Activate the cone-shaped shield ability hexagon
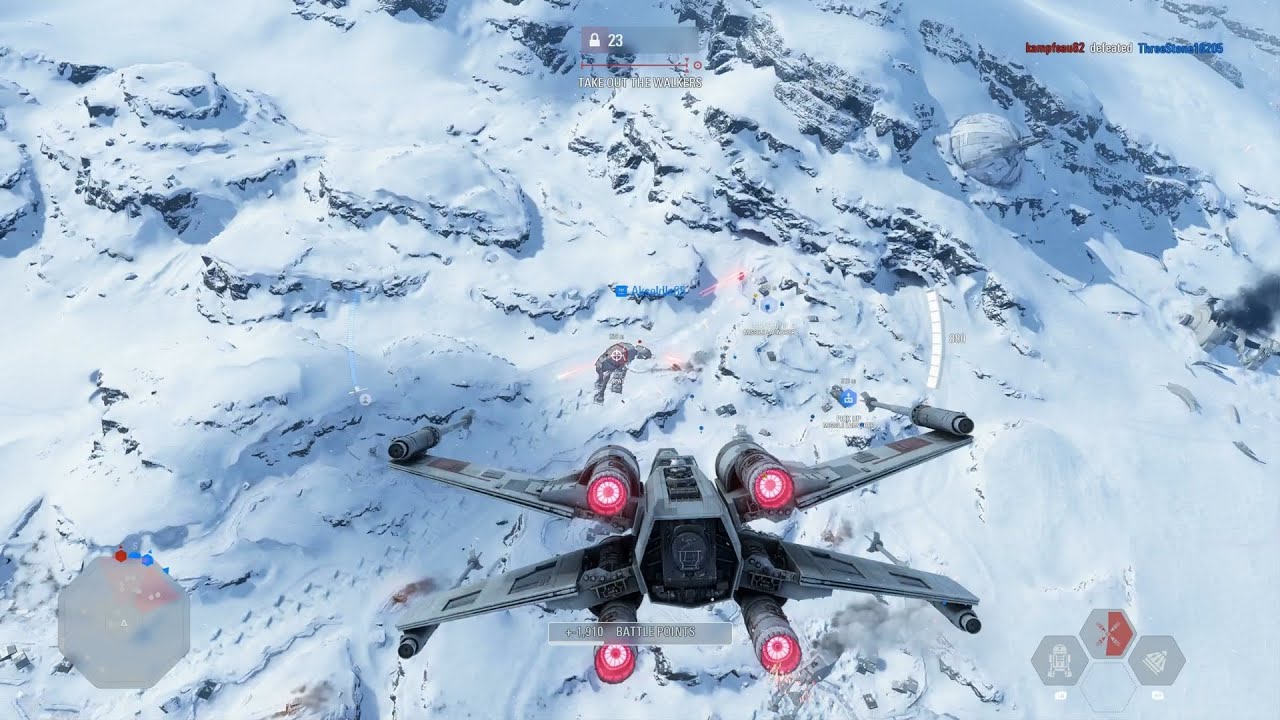 tap(1157, 660)
